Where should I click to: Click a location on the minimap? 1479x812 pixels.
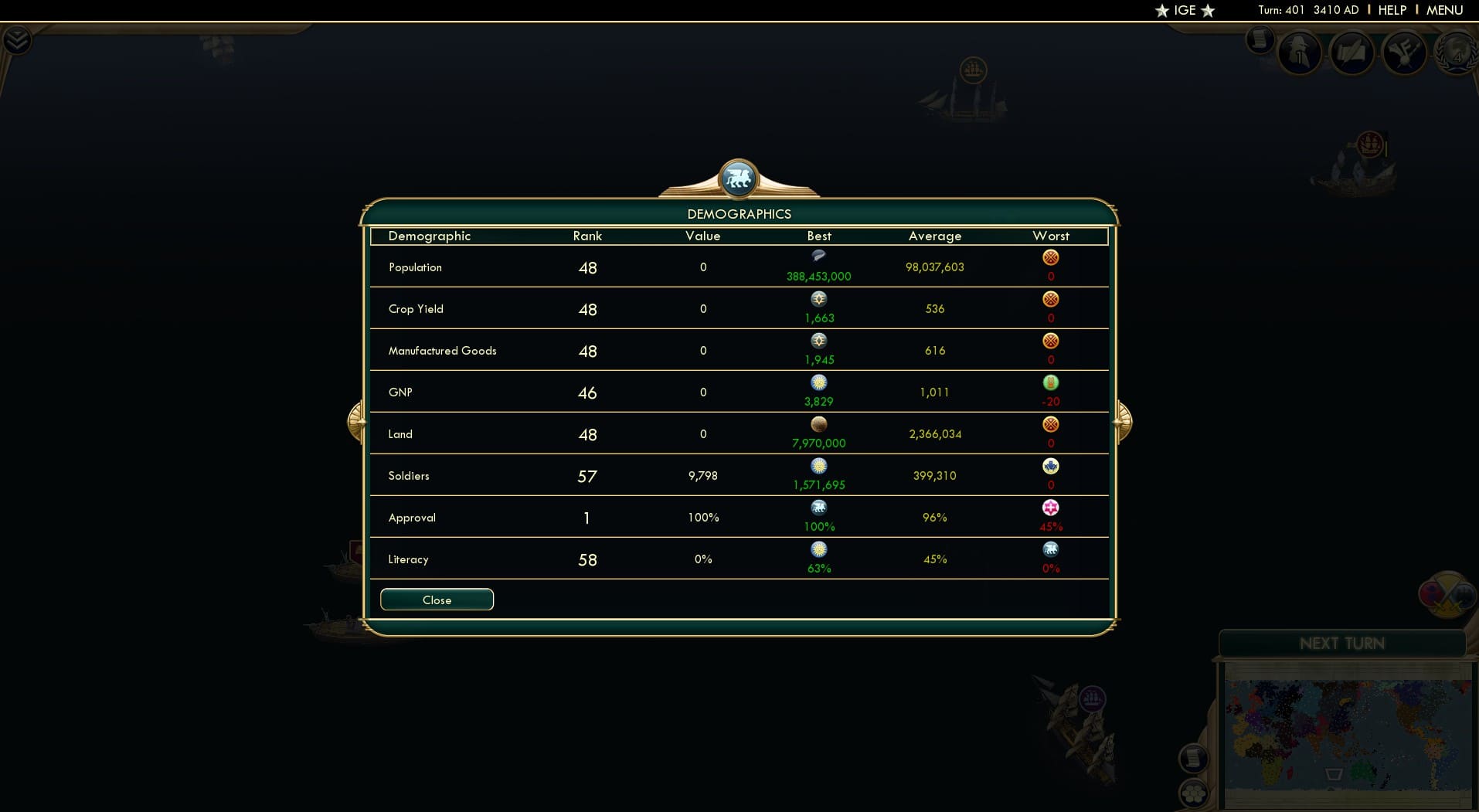[x=1345, y=726]
